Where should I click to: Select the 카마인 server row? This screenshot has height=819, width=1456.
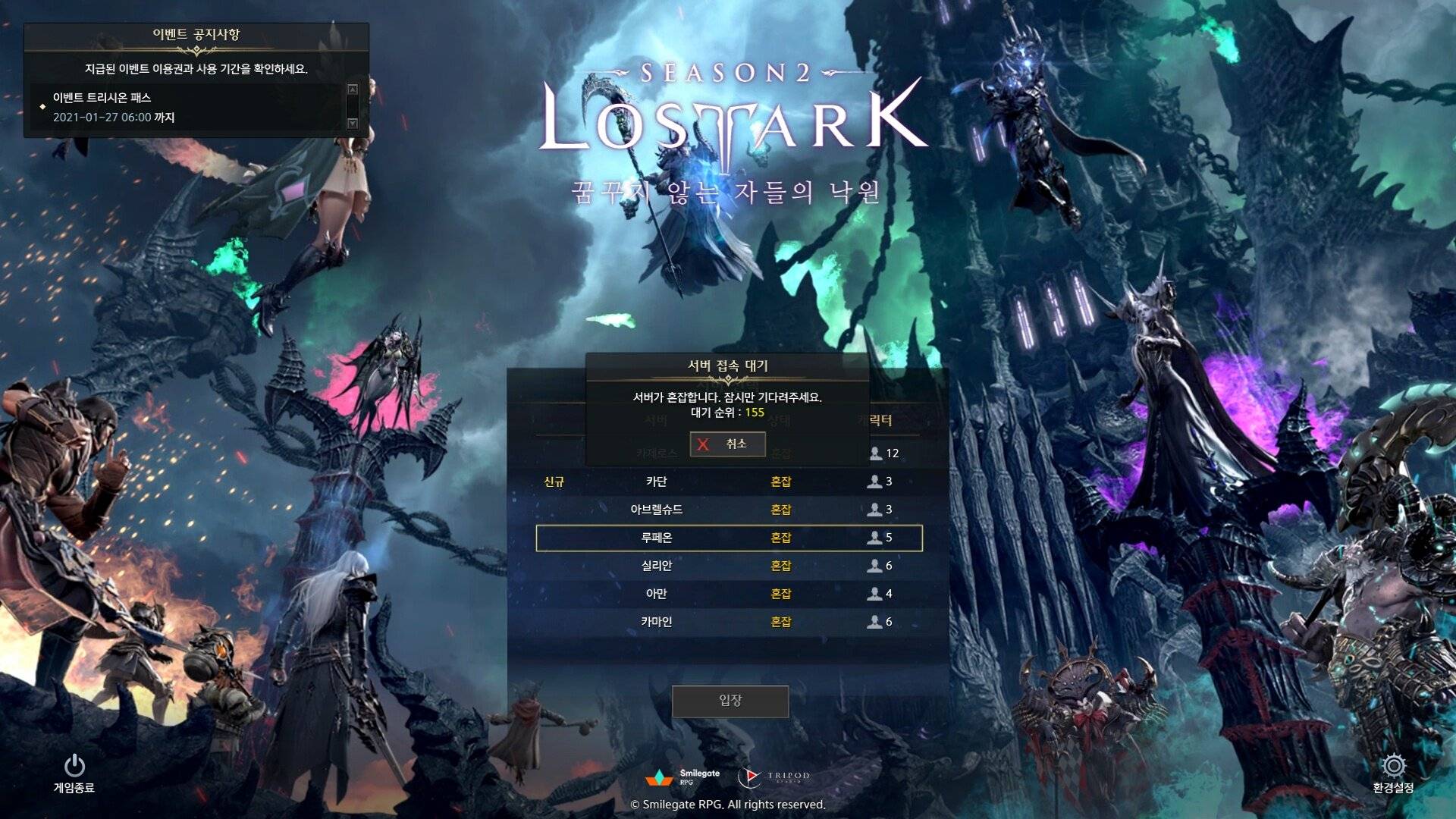pos(729,622)
